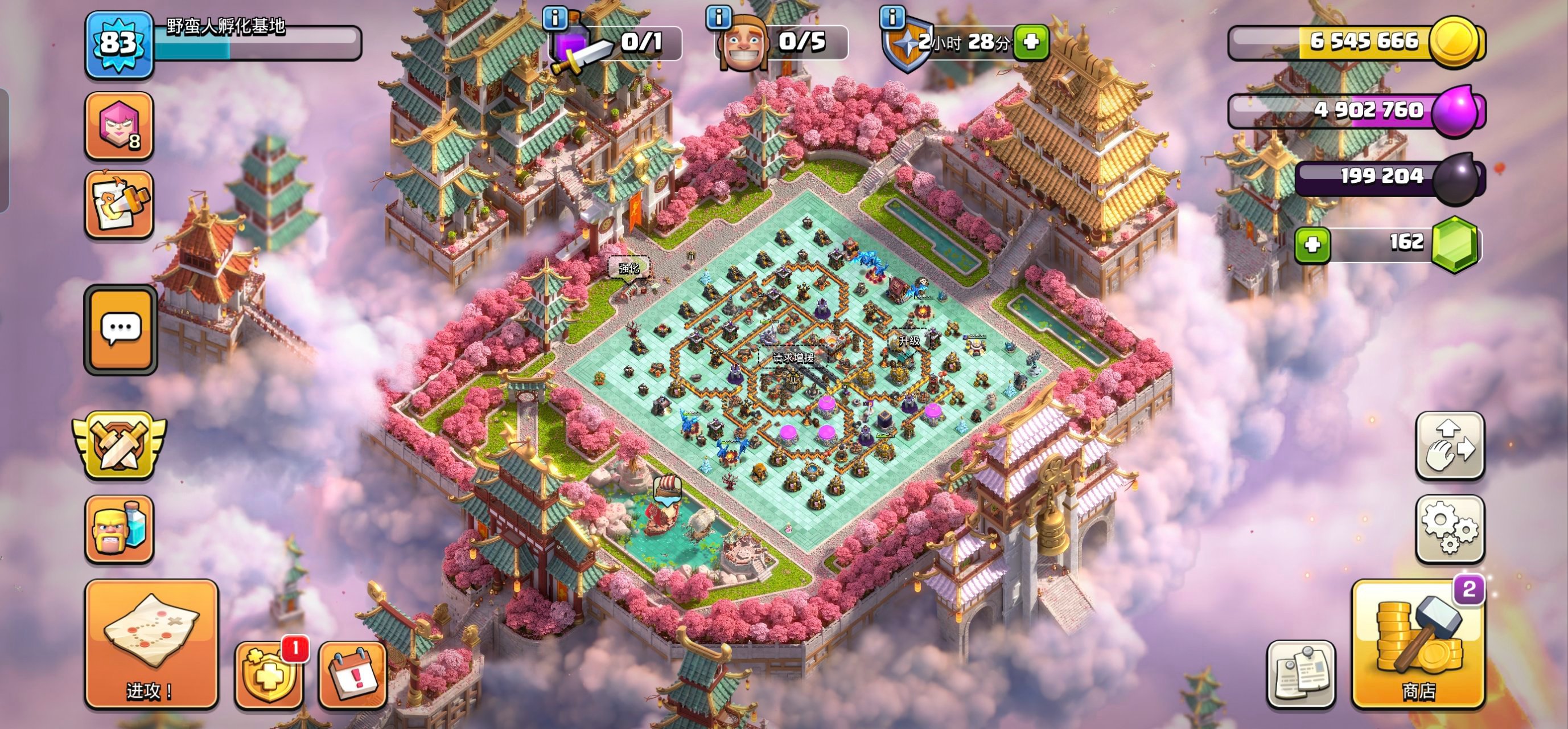Show army capacity info button
Image resolution: width=1568 pixels, height=729 pixels.
pos(554,18)
